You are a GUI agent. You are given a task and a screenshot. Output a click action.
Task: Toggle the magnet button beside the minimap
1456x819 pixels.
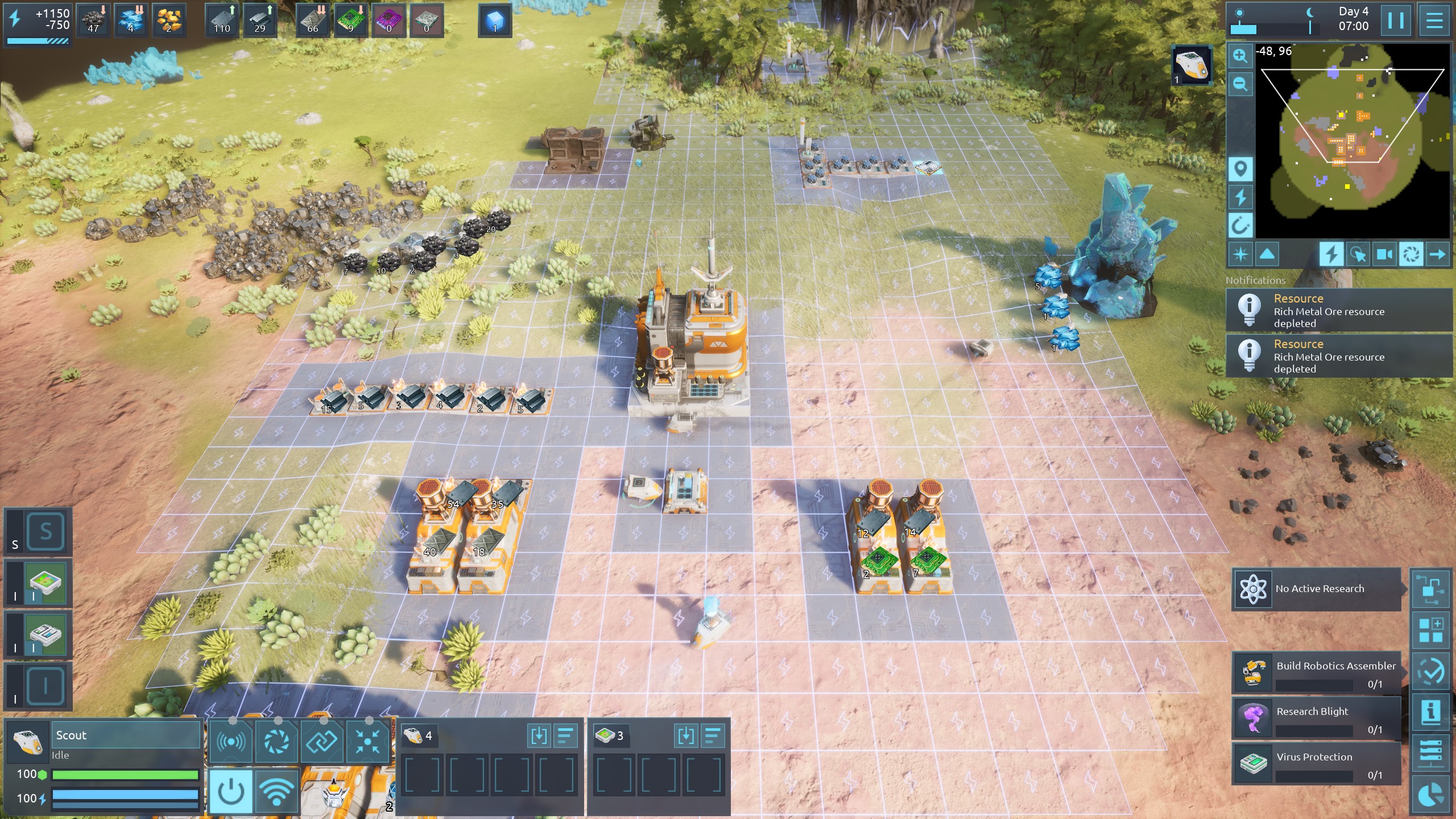pyautogui.click(x=1240, y=225)
